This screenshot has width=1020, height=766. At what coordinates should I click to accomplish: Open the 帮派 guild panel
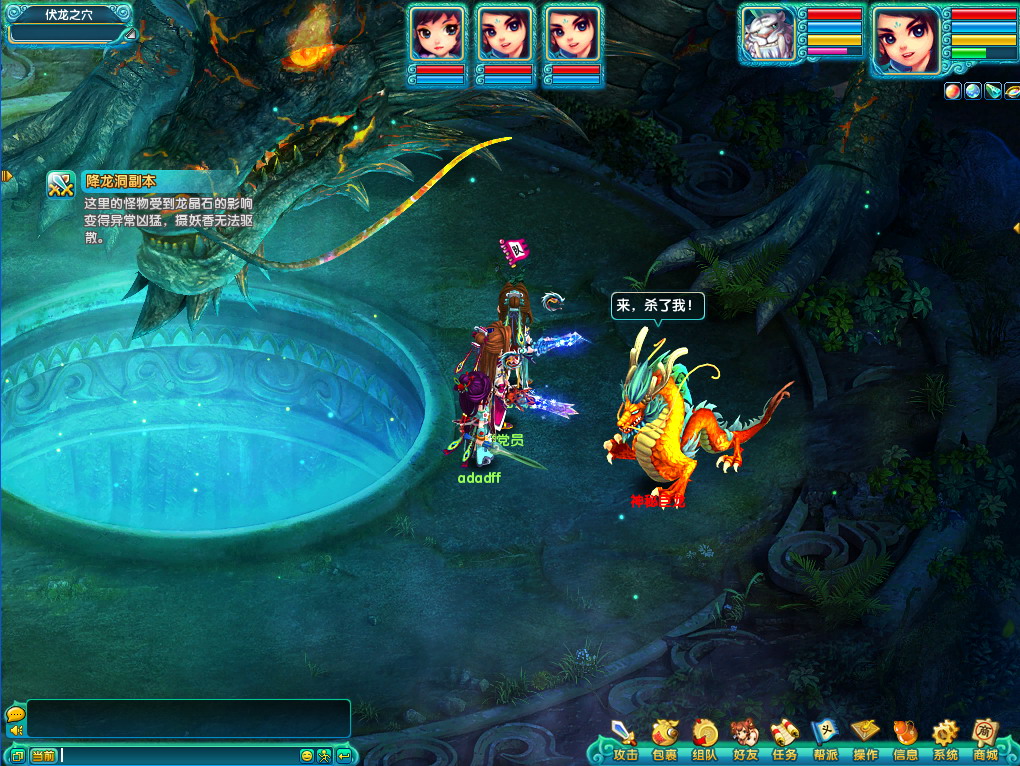click(825, 738)
